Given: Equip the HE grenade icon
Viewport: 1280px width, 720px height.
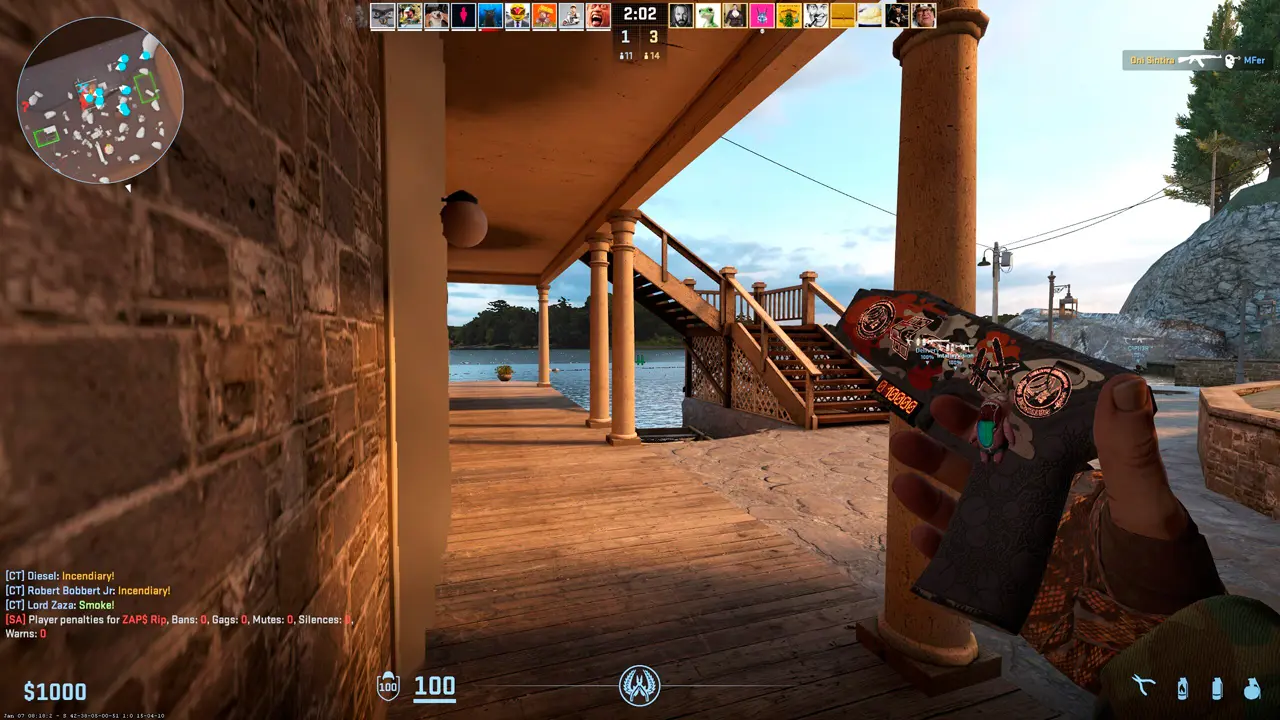Looking at the screenshot, I should click(1252, 688).
